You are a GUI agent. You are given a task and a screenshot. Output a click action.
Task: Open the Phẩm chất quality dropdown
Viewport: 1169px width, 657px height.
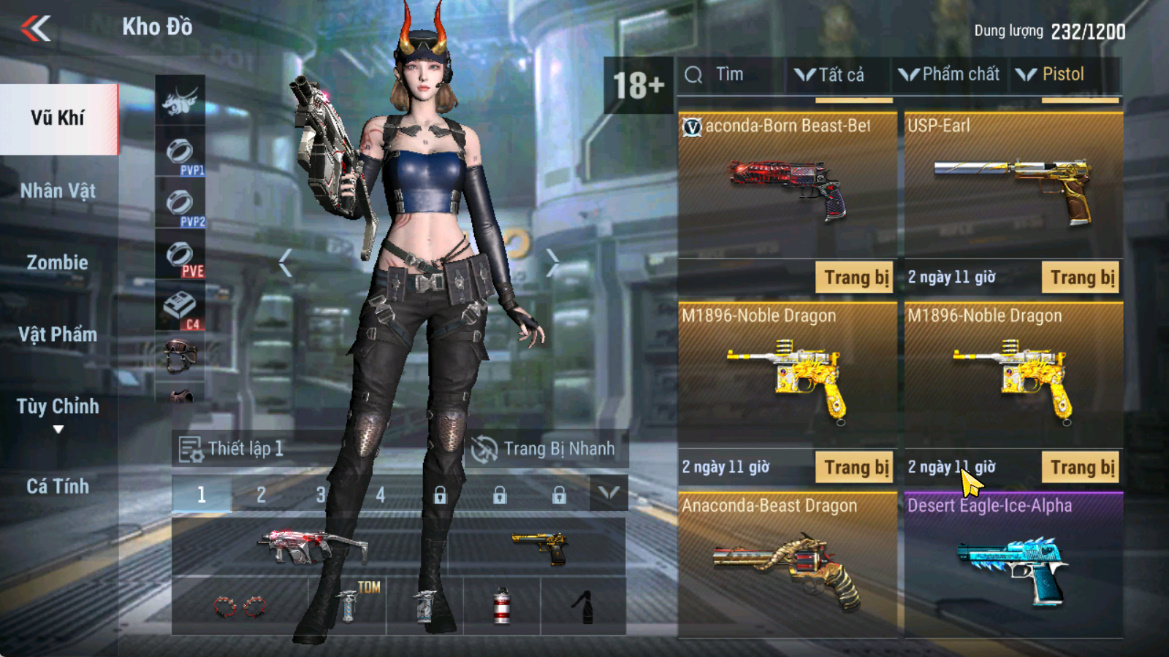tap(948, 75)
